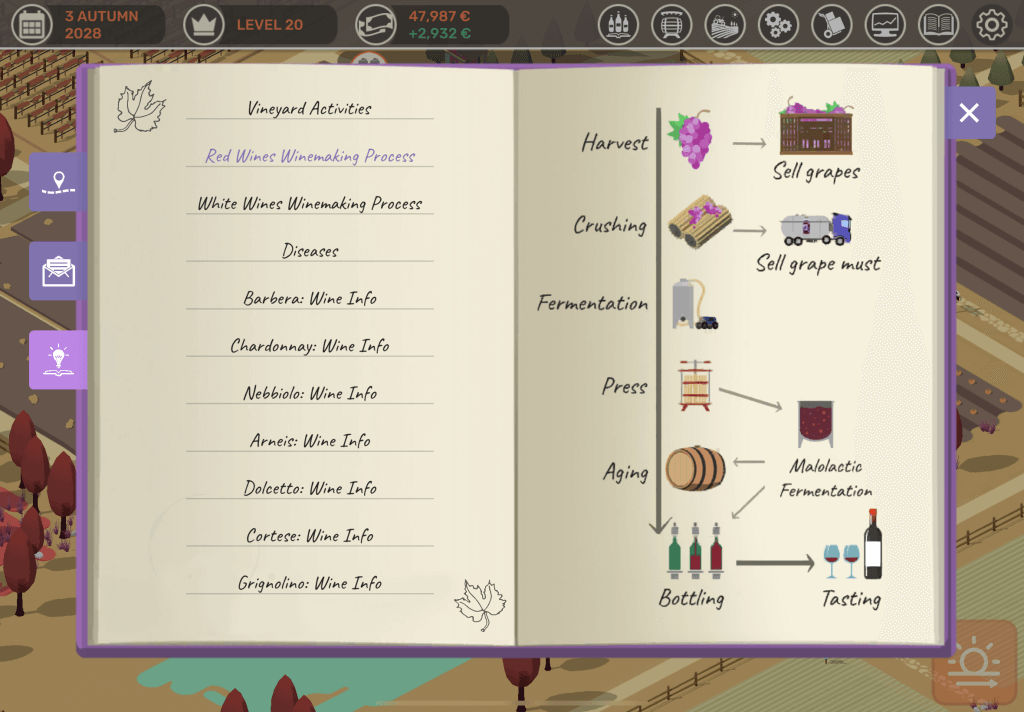This screenshot has height=712, width=1024.
Task: Select Red Wines Winemaking Process entry
Action: pos(309,156)
